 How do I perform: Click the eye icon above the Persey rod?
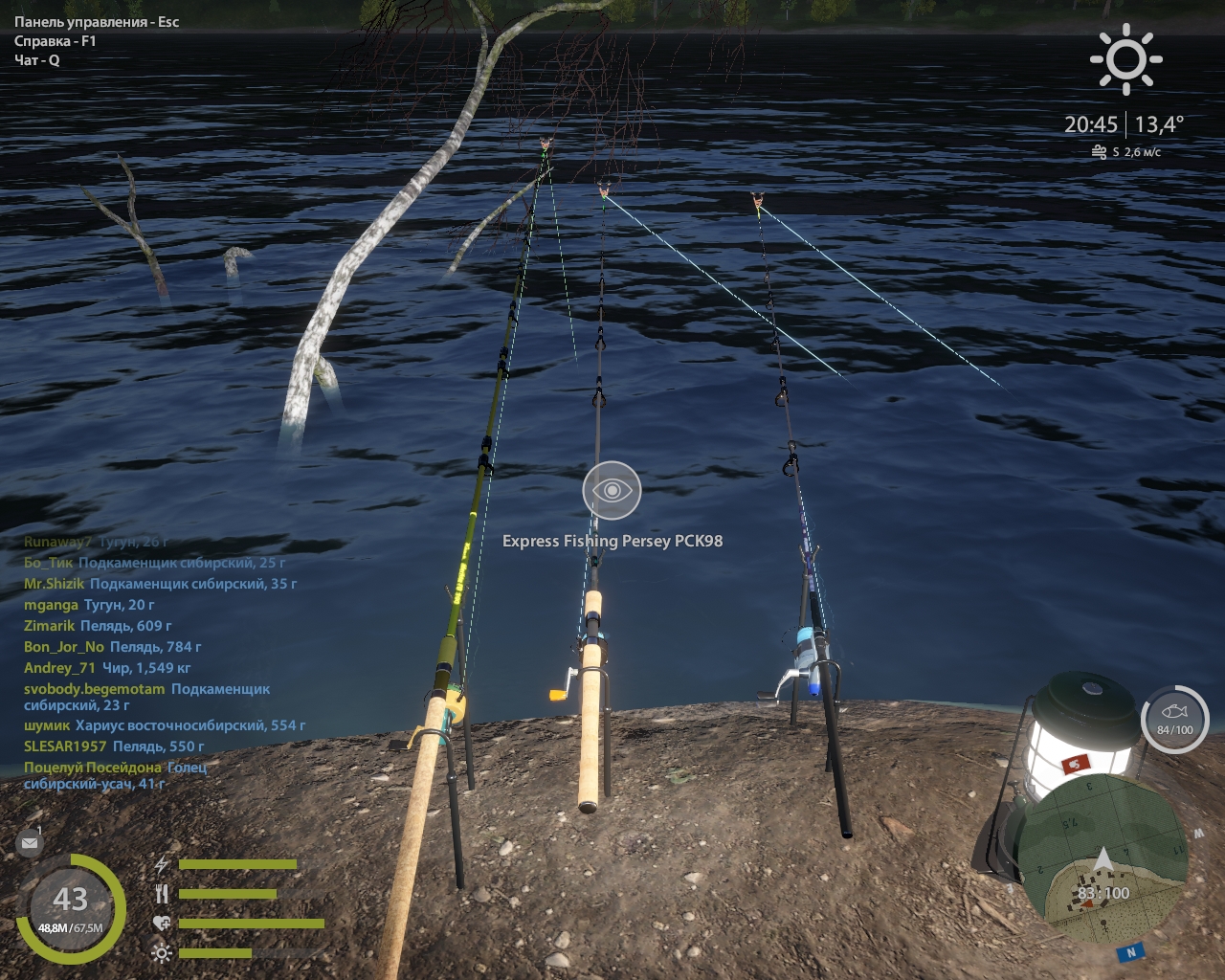click(x=612, y=490)
